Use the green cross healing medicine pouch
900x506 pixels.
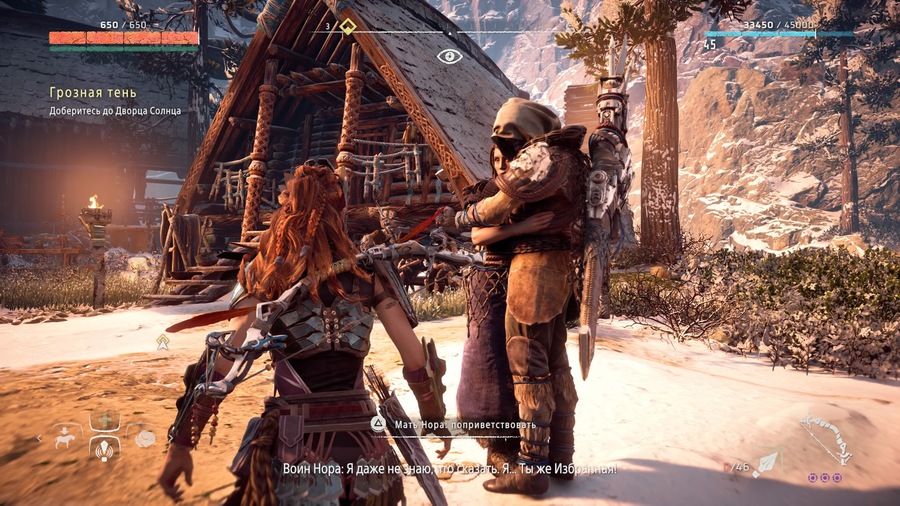pos(105,421)
